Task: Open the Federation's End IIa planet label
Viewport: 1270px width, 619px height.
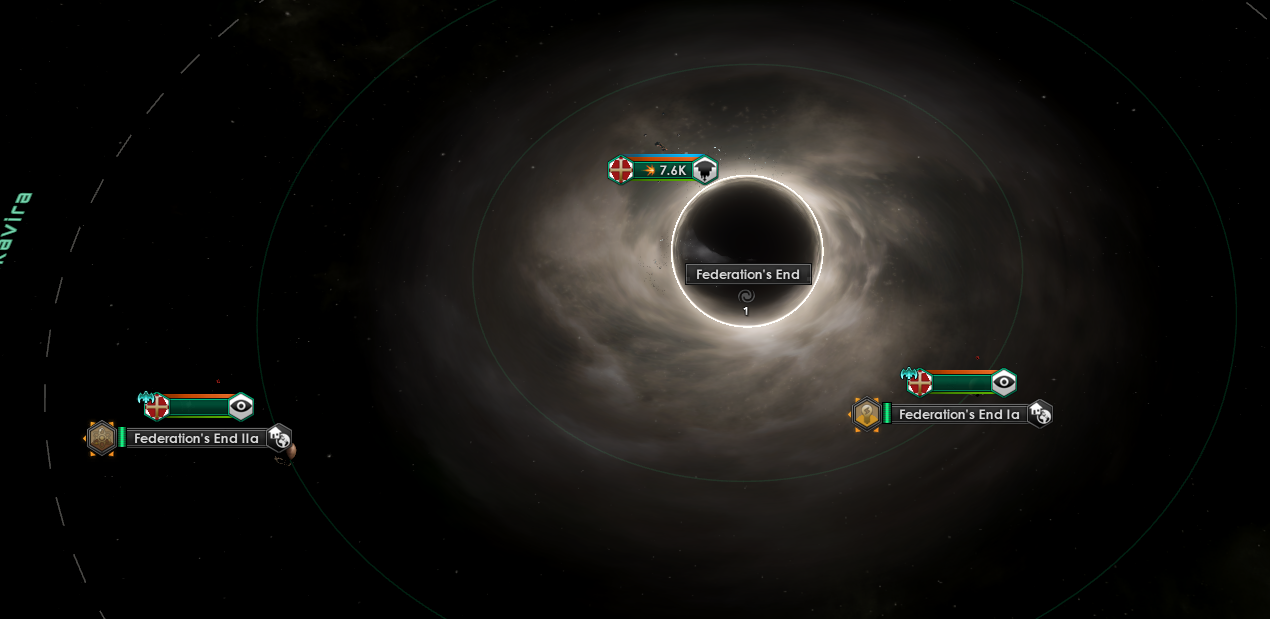Action: [196, 438]
